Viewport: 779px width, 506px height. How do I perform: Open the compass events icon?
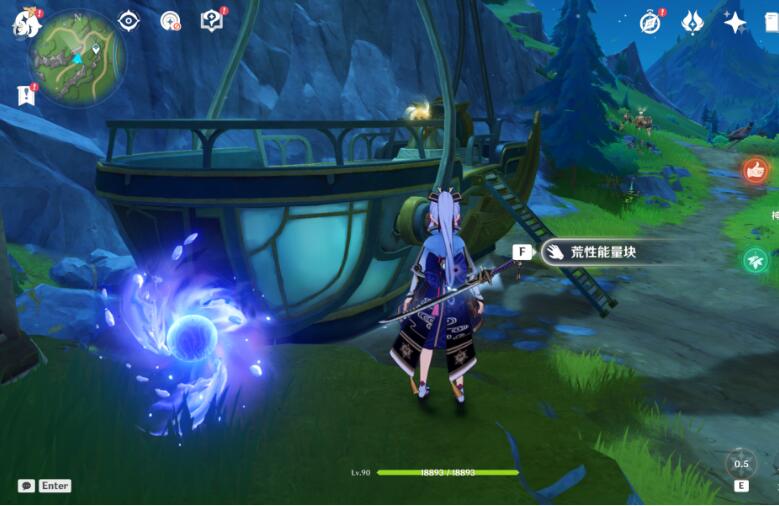tap(650, 22)
